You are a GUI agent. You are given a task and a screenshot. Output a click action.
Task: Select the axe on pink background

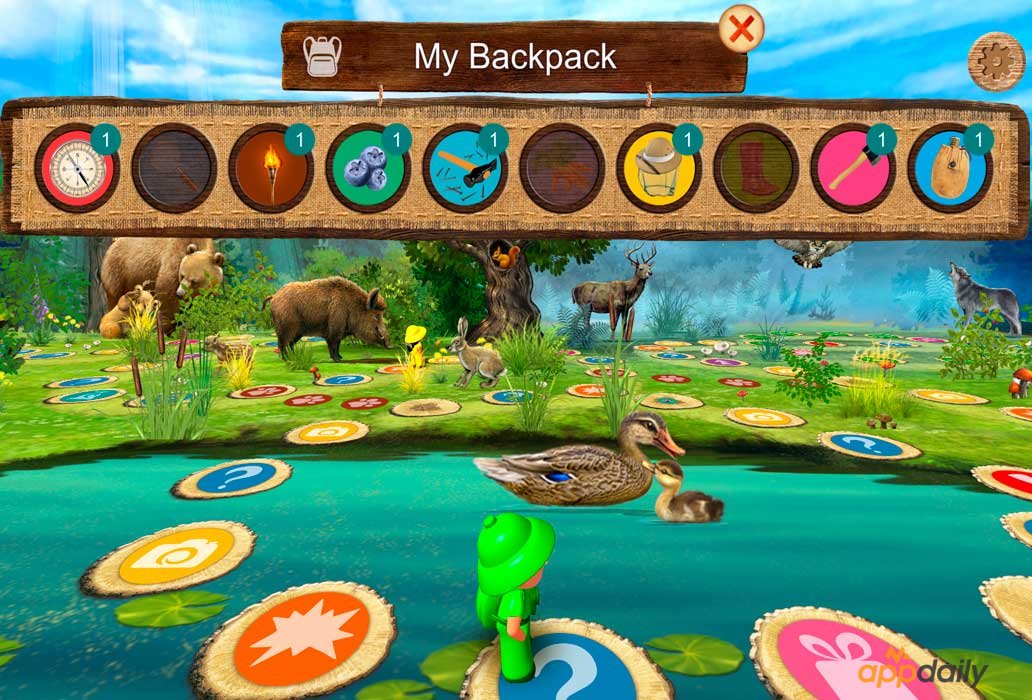point(853,167)
